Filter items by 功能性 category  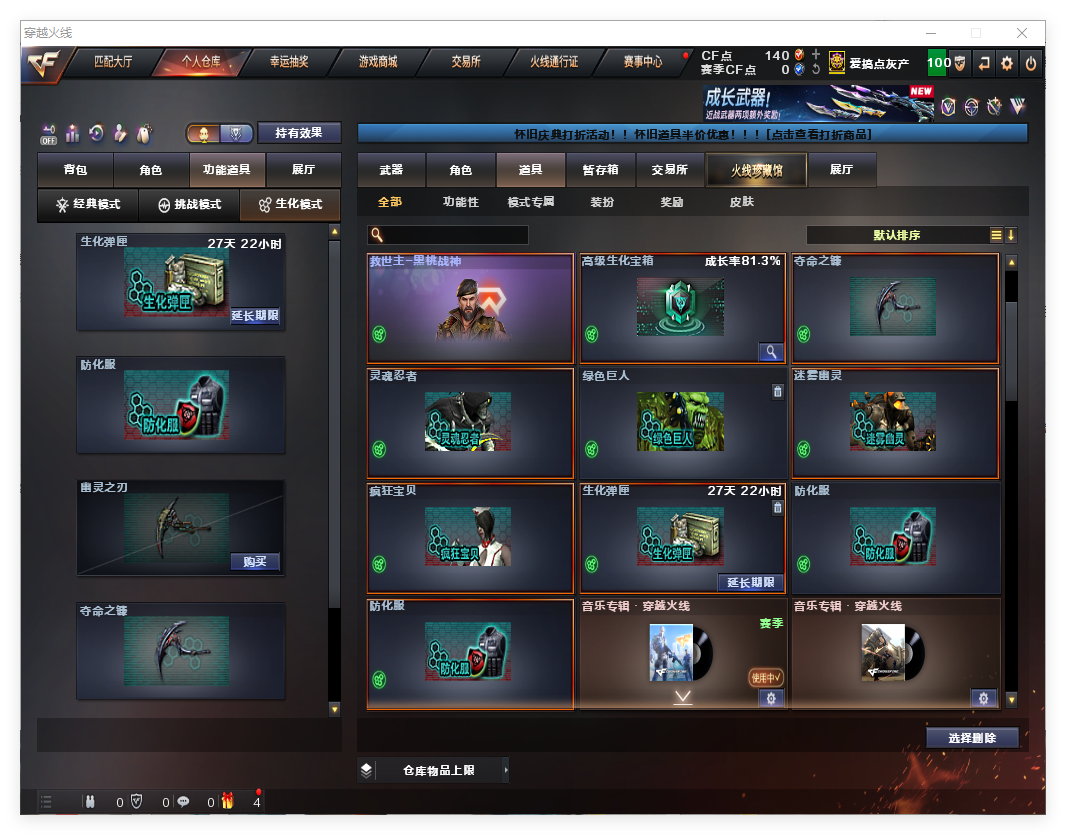(x=461, y=202)
